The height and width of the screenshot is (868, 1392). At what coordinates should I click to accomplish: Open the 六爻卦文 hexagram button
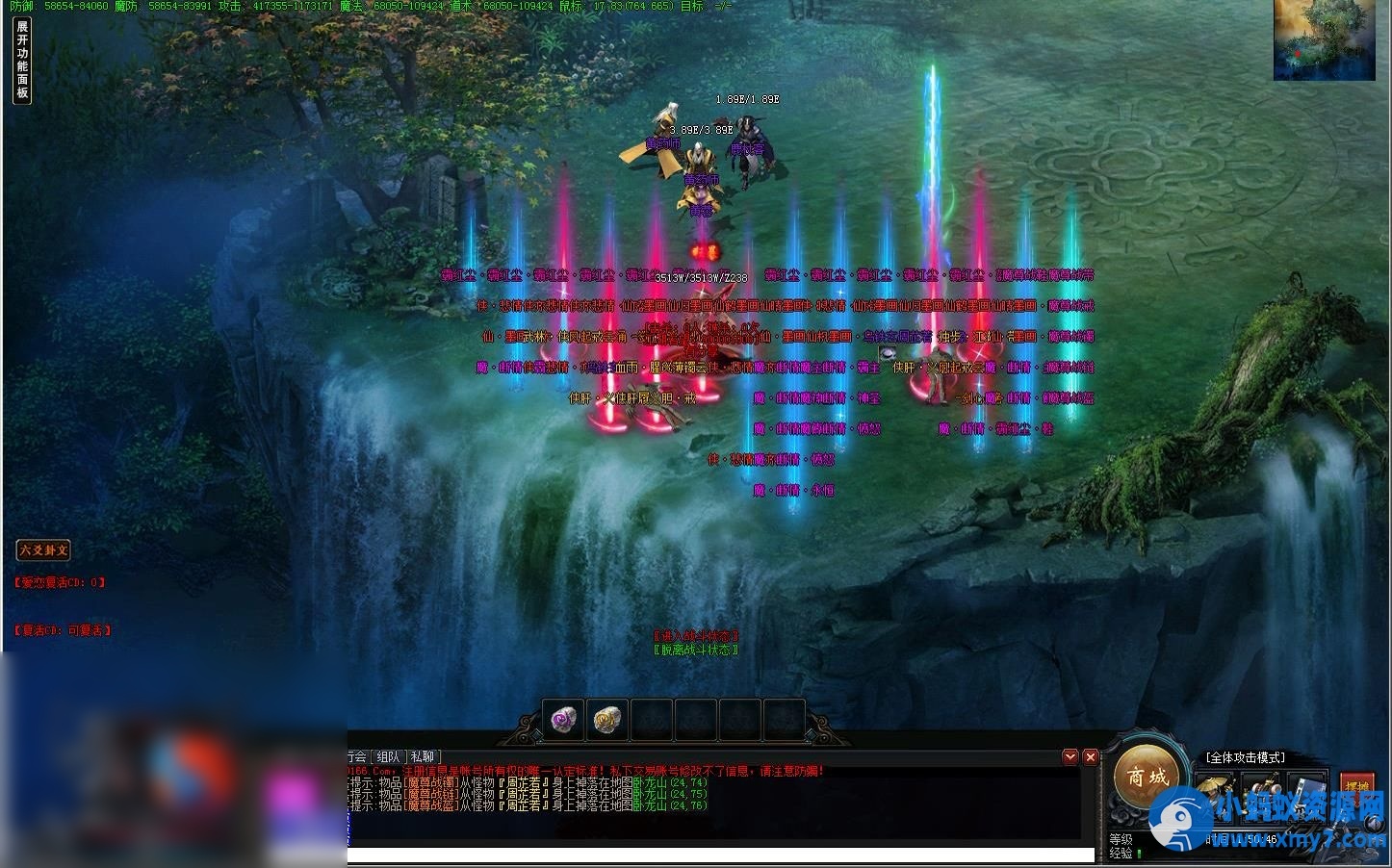pyautogui.click(x=43, y=550)
